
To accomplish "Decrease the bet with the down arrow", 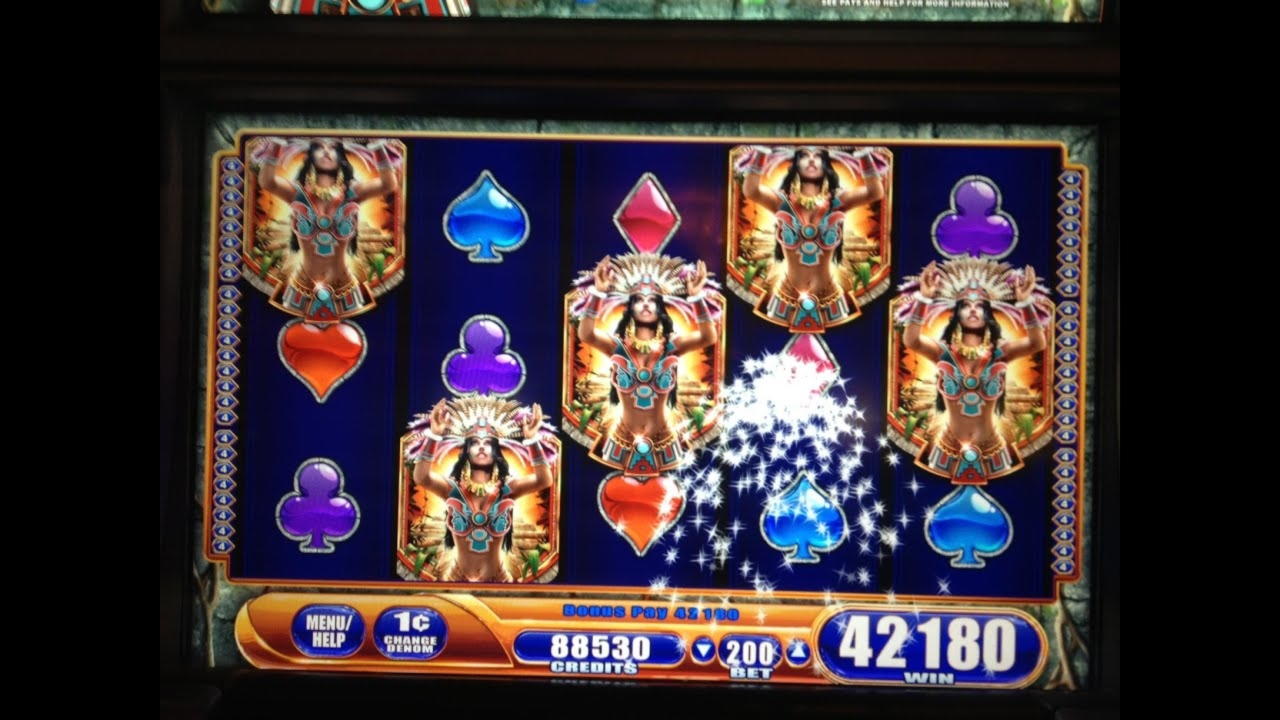I will 702,650.
